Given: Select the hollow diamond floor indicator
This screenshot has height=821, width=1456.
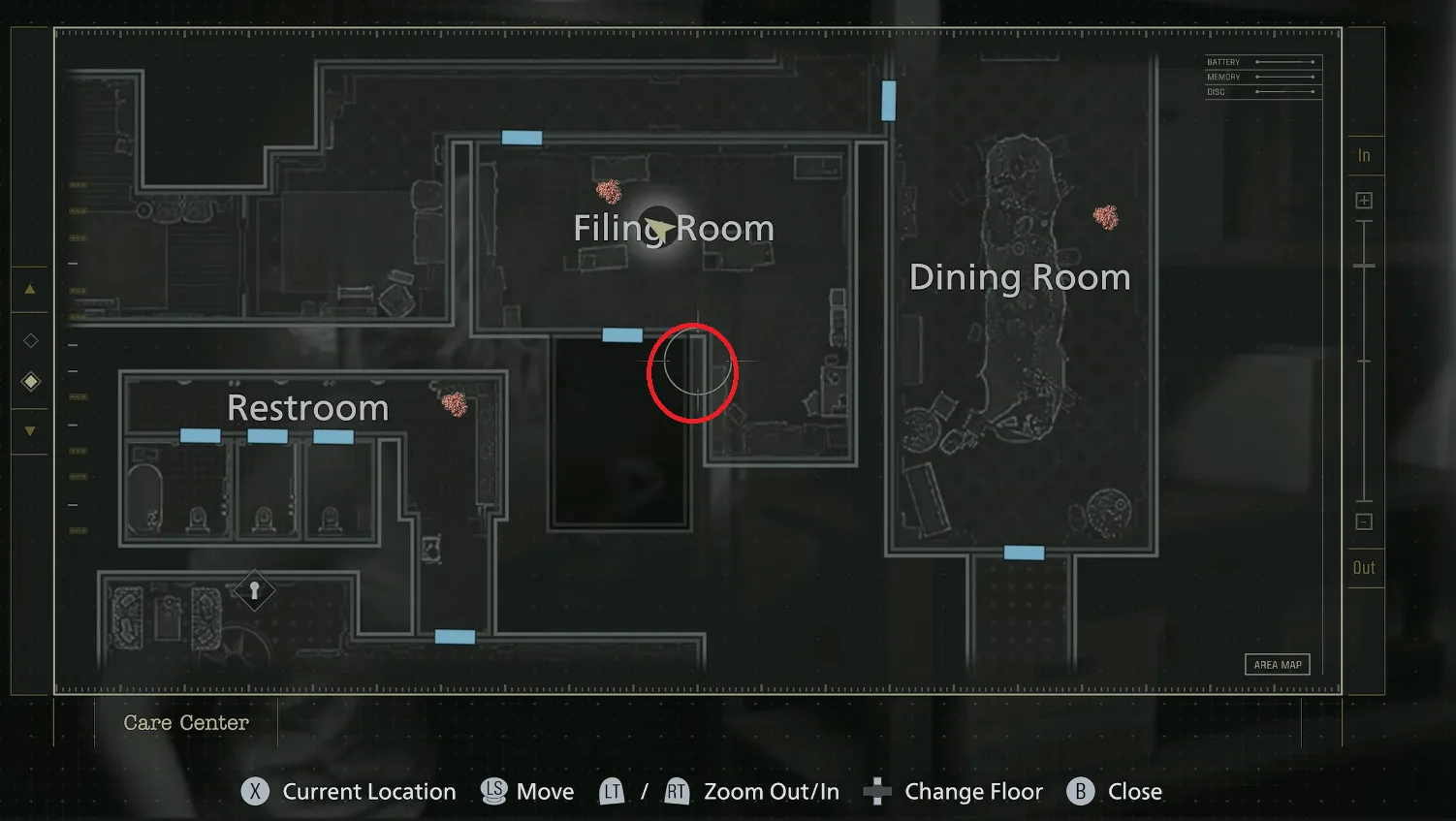Looking at the screenshot, I should [x=31, y=340].
